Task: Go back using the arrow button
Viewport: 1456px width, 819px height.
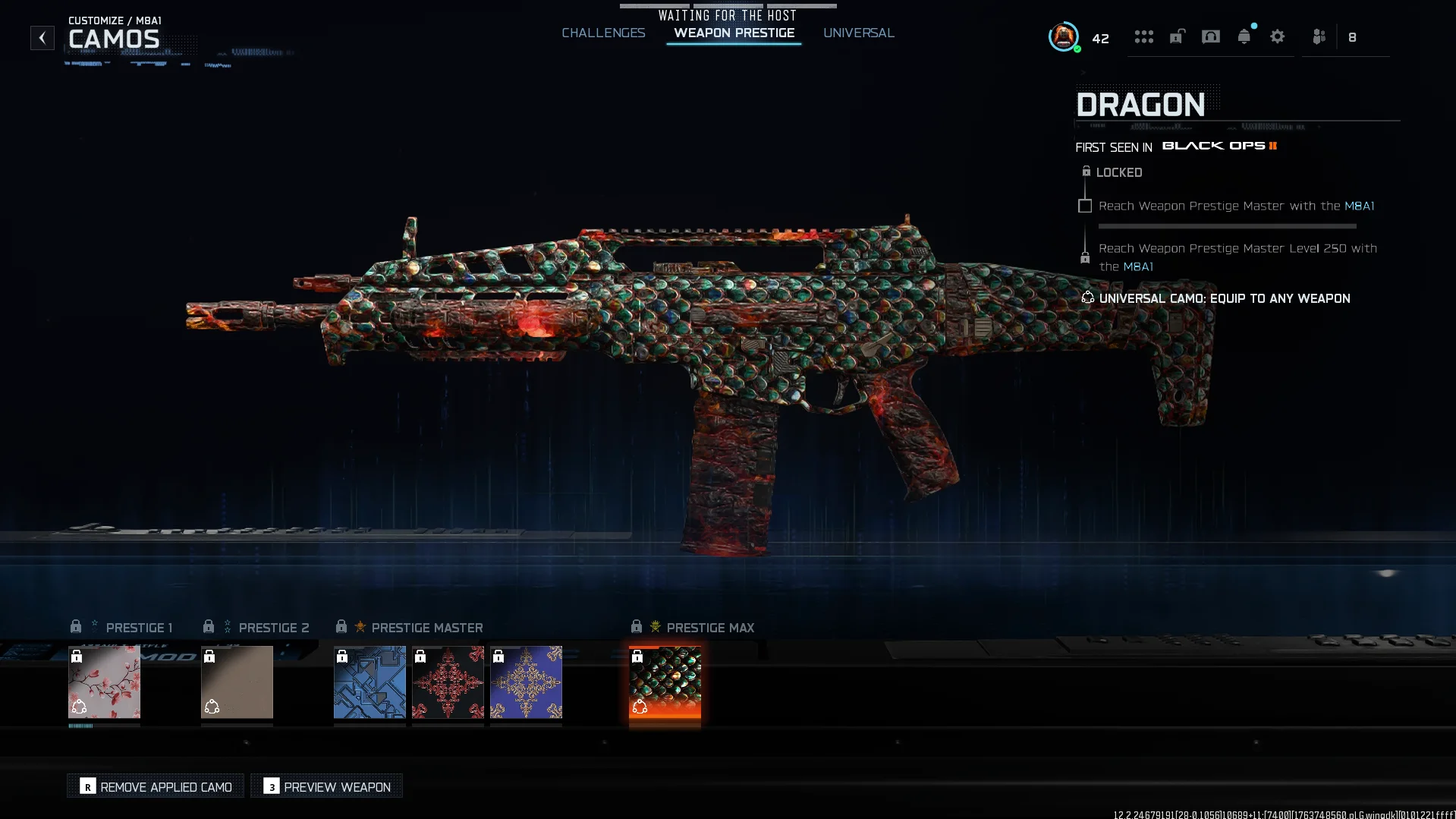Action: click(42, 38)
